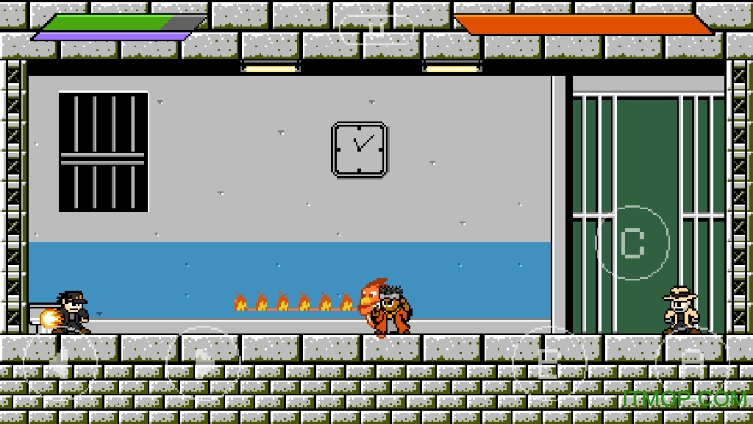Screen dimensions: 753x424
Task: Tap the move-right touch control
Action: (203, 362)
